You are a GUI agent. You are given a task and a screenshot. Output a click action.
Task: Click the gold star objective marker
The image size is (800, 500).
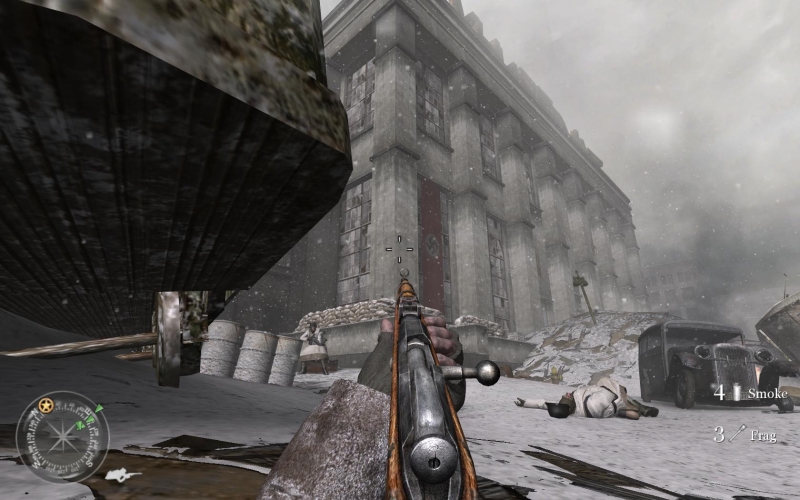pyautogui.click(x=45, y=405)
